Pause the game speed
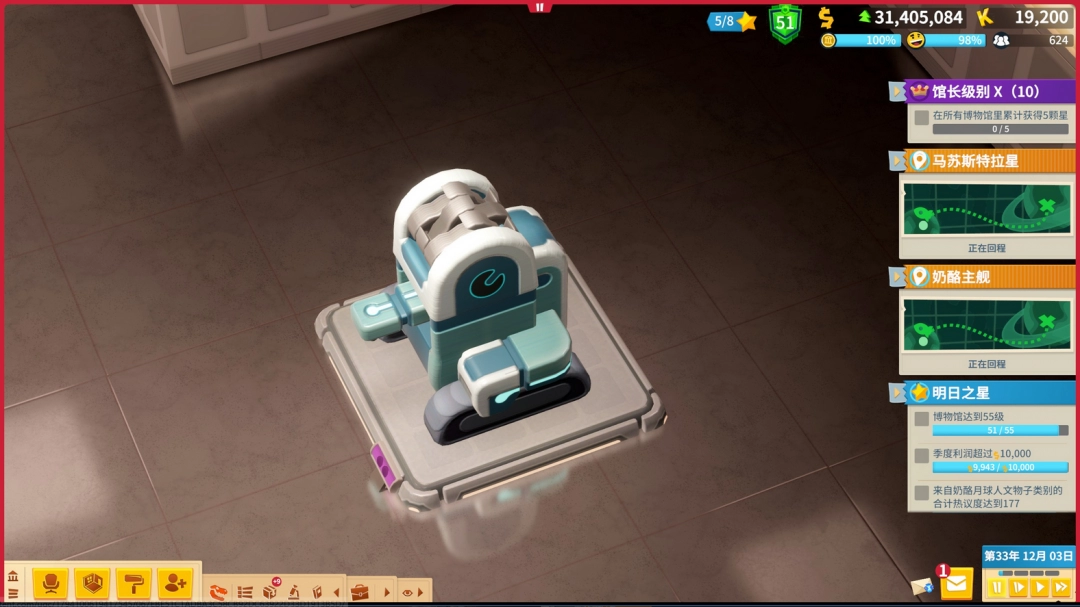The image size is (1080, 607). click(x=996, y=588)
